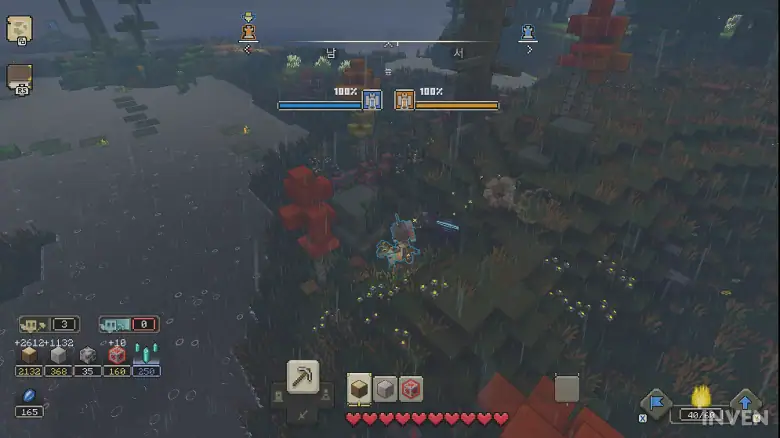This screenshot has width=780, height=438.
Task: Click the teal prismarine crystals icon
Action: click(x=146, y=355)
